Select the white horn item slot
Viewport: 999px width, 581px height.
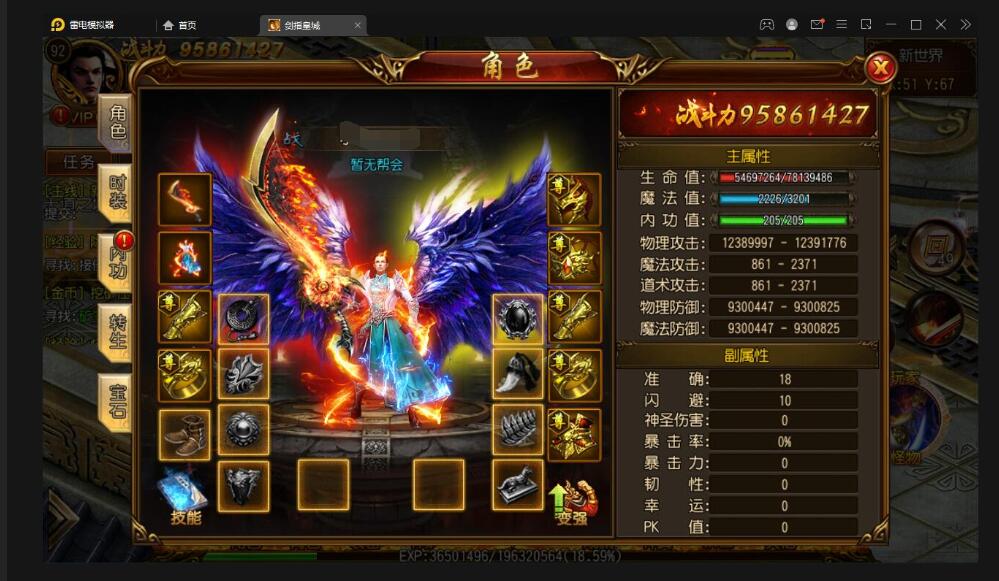[x=518, y=374]
